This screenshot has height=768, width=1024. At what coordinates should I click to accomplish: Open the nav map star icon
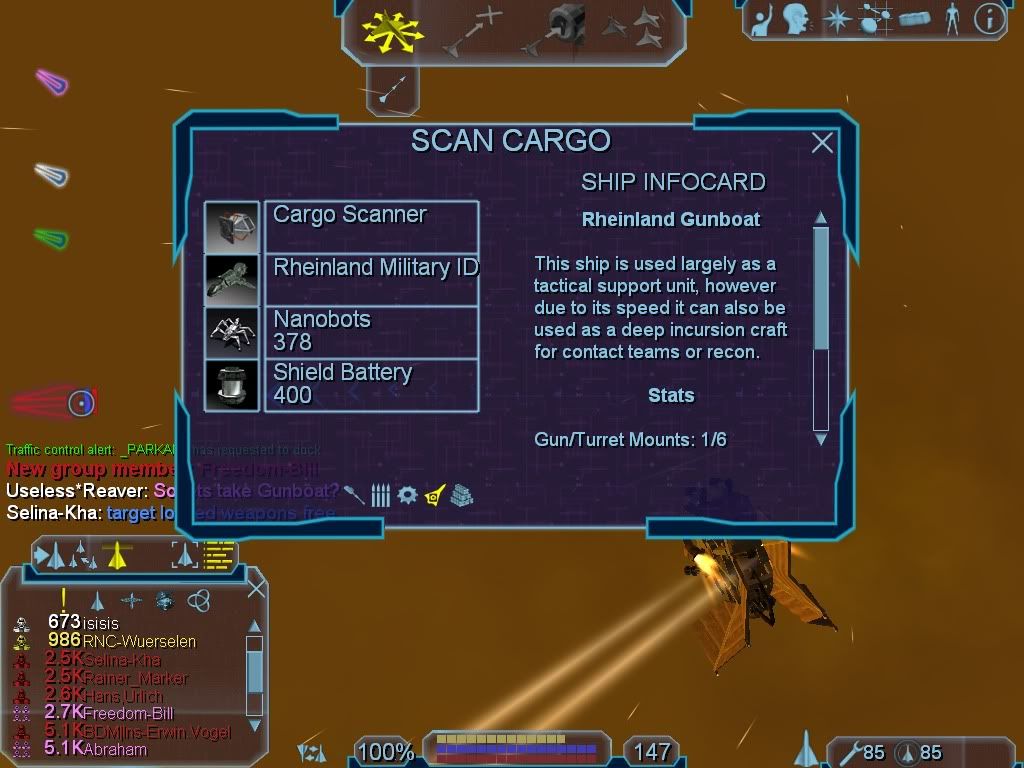click(836, 19)
